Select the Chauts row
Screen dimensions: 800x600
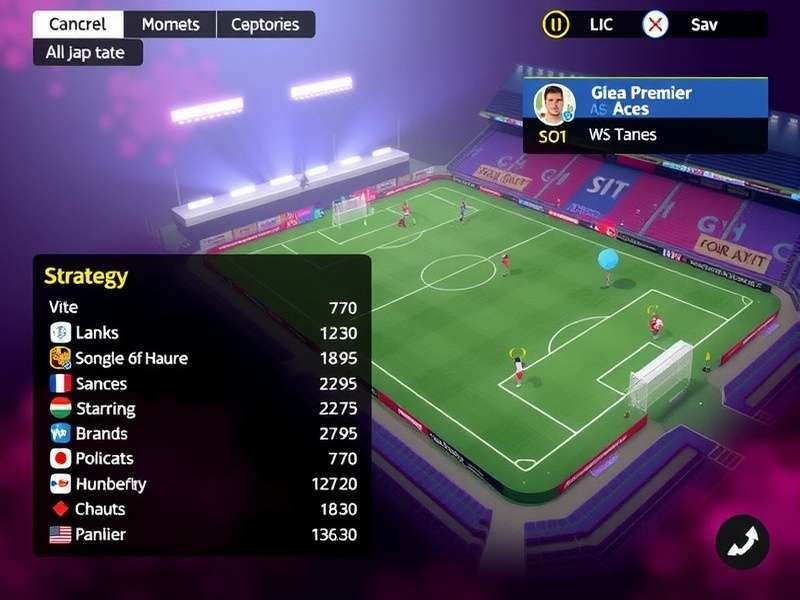[x=202, y=509]
